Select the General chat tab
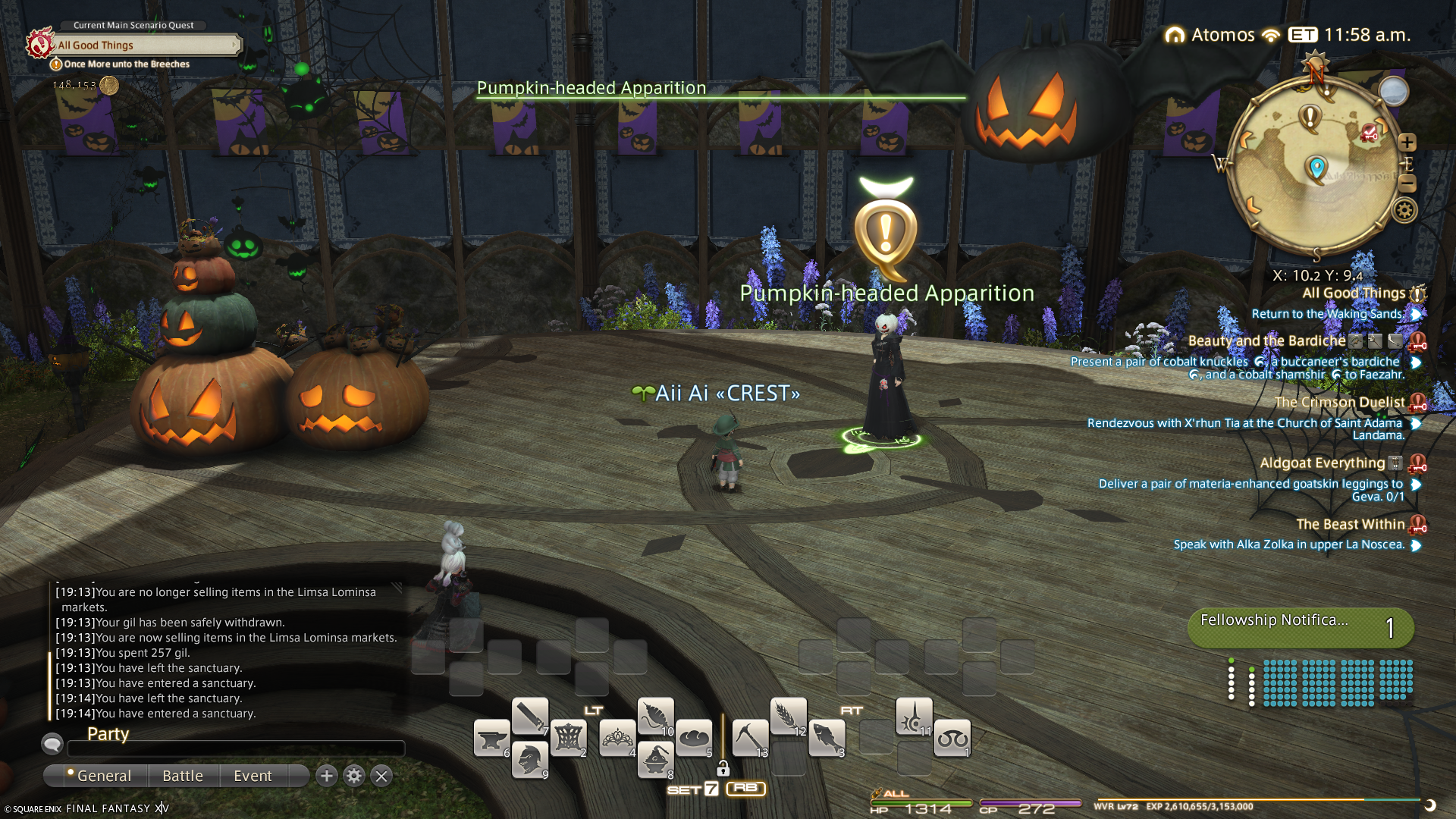The width and height of the screenshot is (1456, 819). click(103, 776)
